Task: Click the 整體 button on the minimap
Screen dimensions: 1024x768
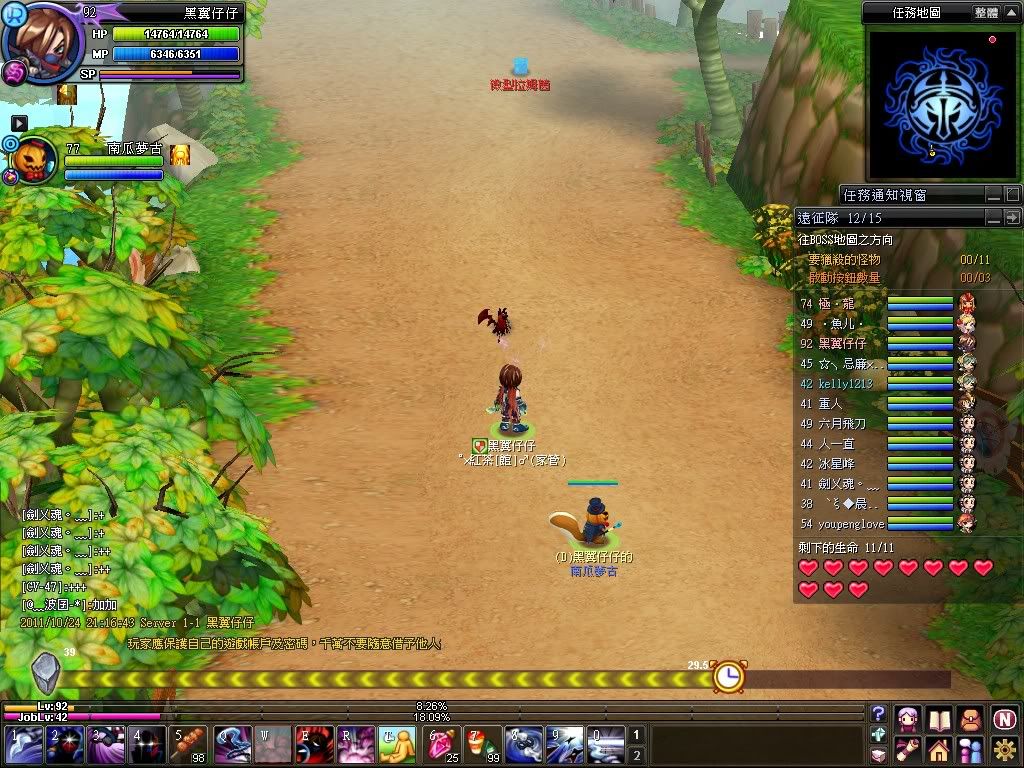Action: point(985,13)
